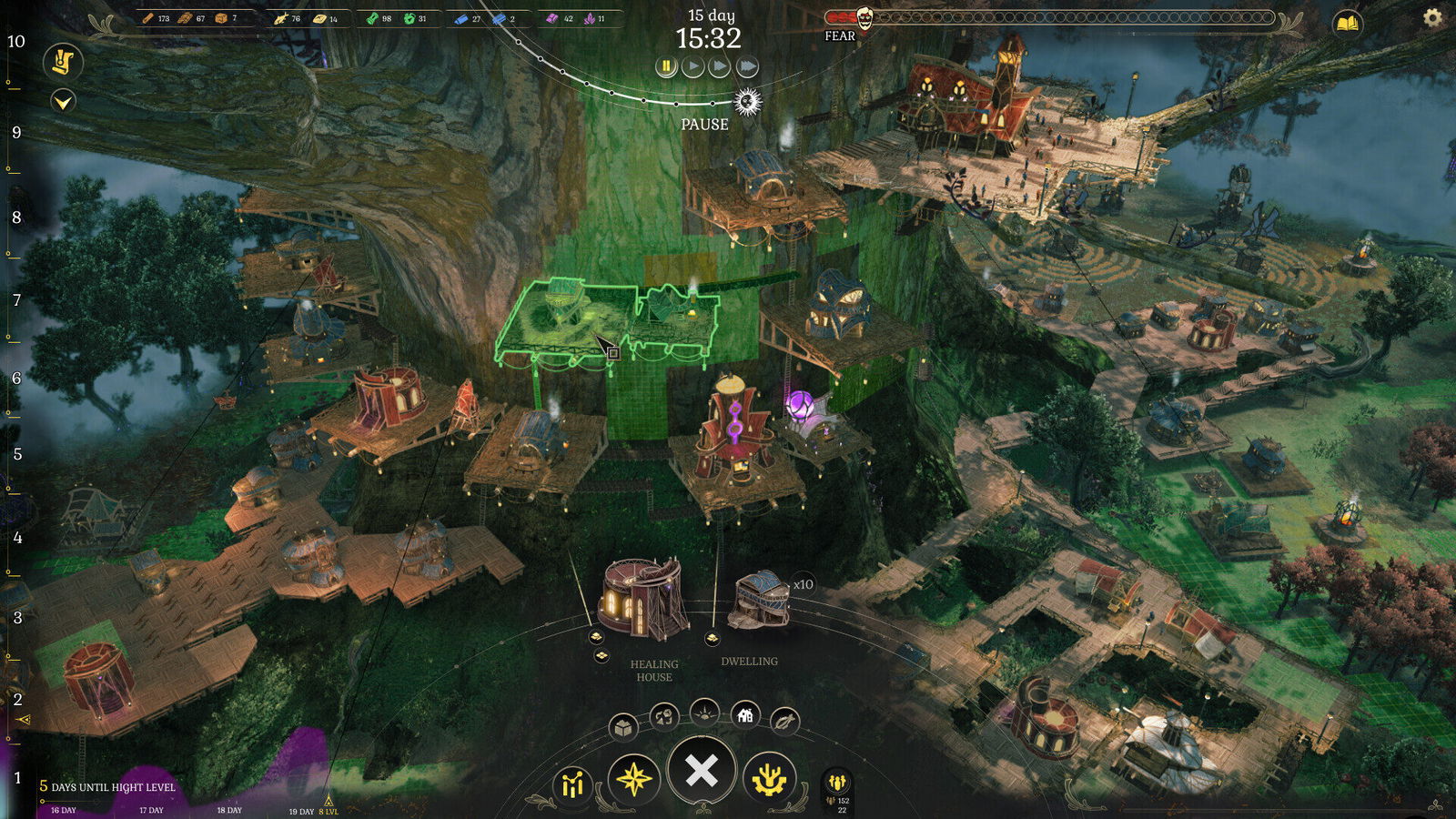This screenshot has height=819, width=1456.
Task: Choose the recycling arrows building category
Action: (x=664, y=717)
